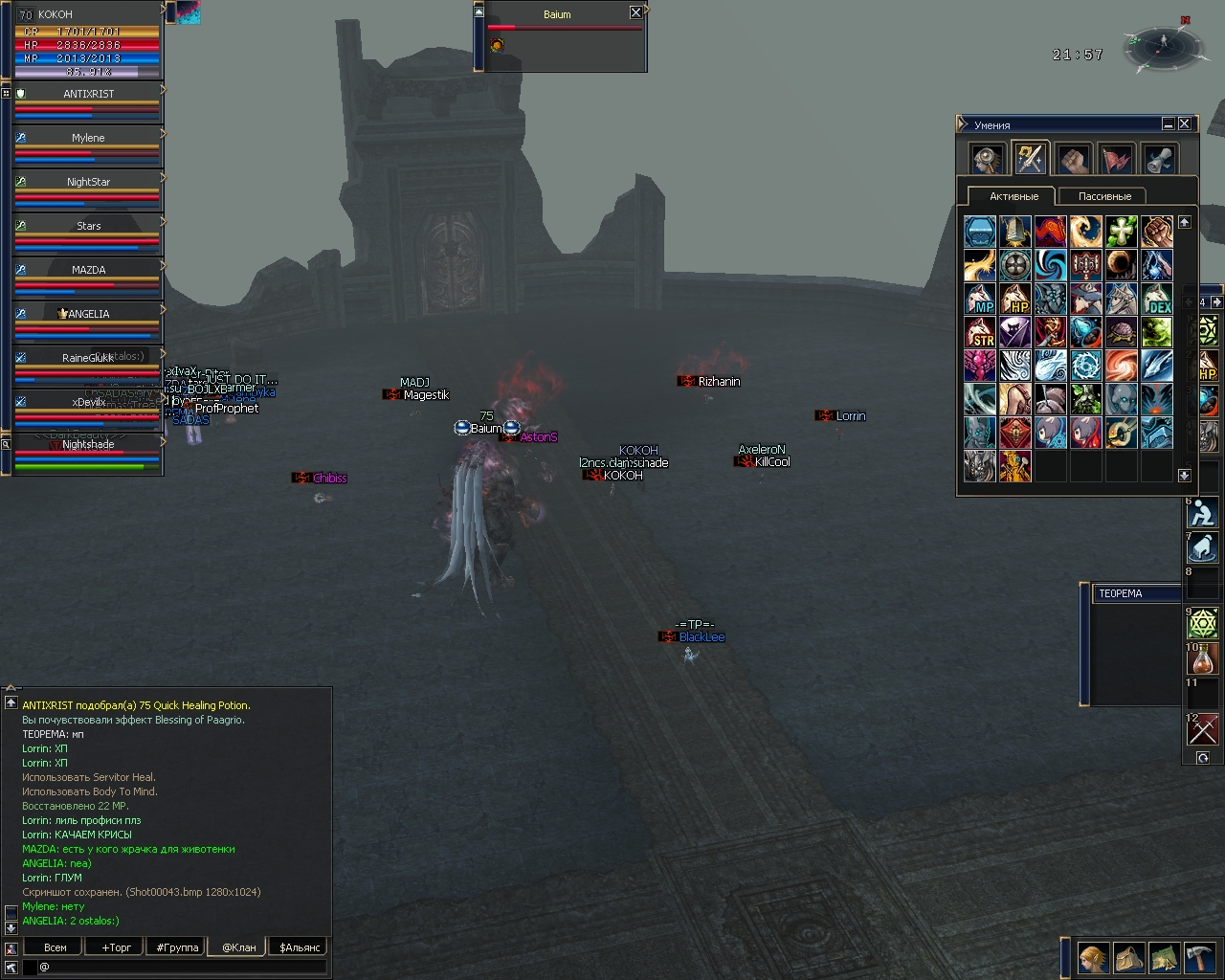
Task: Open the +Торг trade chat tab
Action: pyautogui.click(x=116, y=947)
